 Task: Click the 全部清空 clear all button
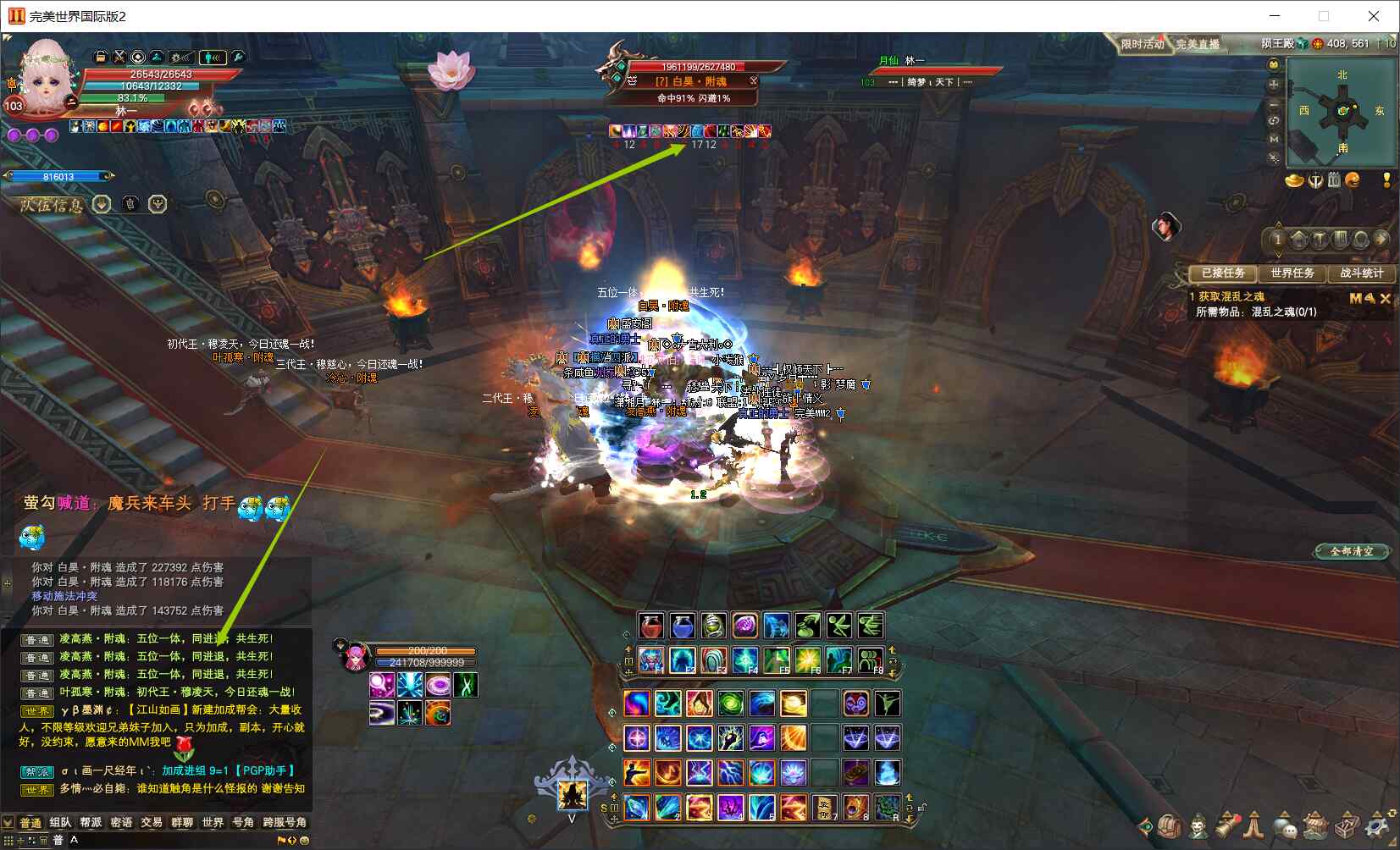[1352, 551]
